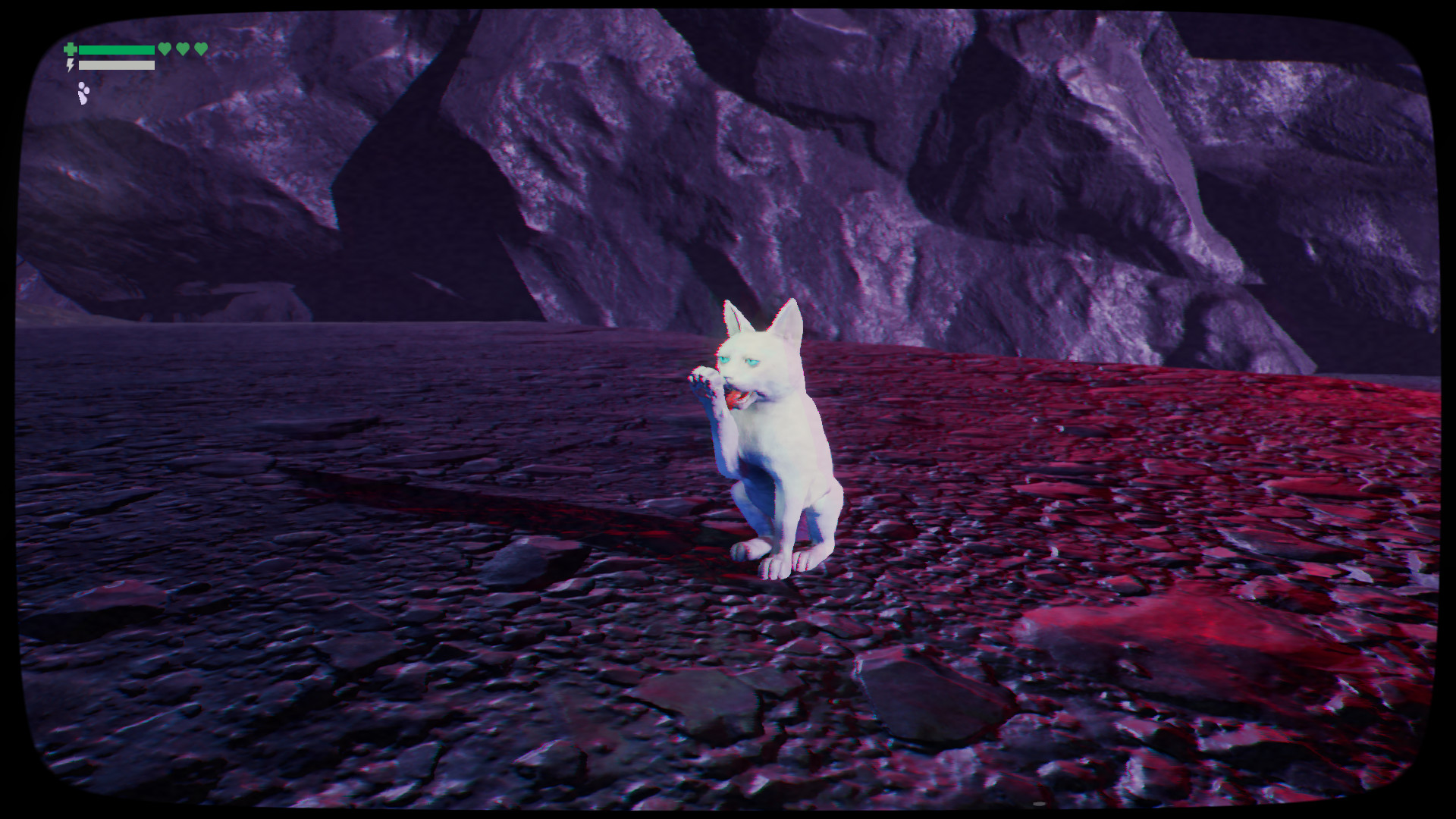
Task: Click the rightmost heart in the heart row
Action: pos(201,49)
